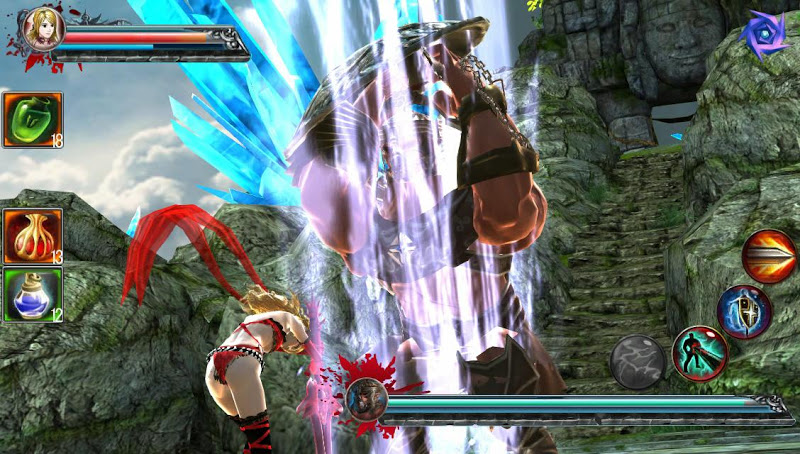Open the purple spiral menu icon

[x=763, y=35]
